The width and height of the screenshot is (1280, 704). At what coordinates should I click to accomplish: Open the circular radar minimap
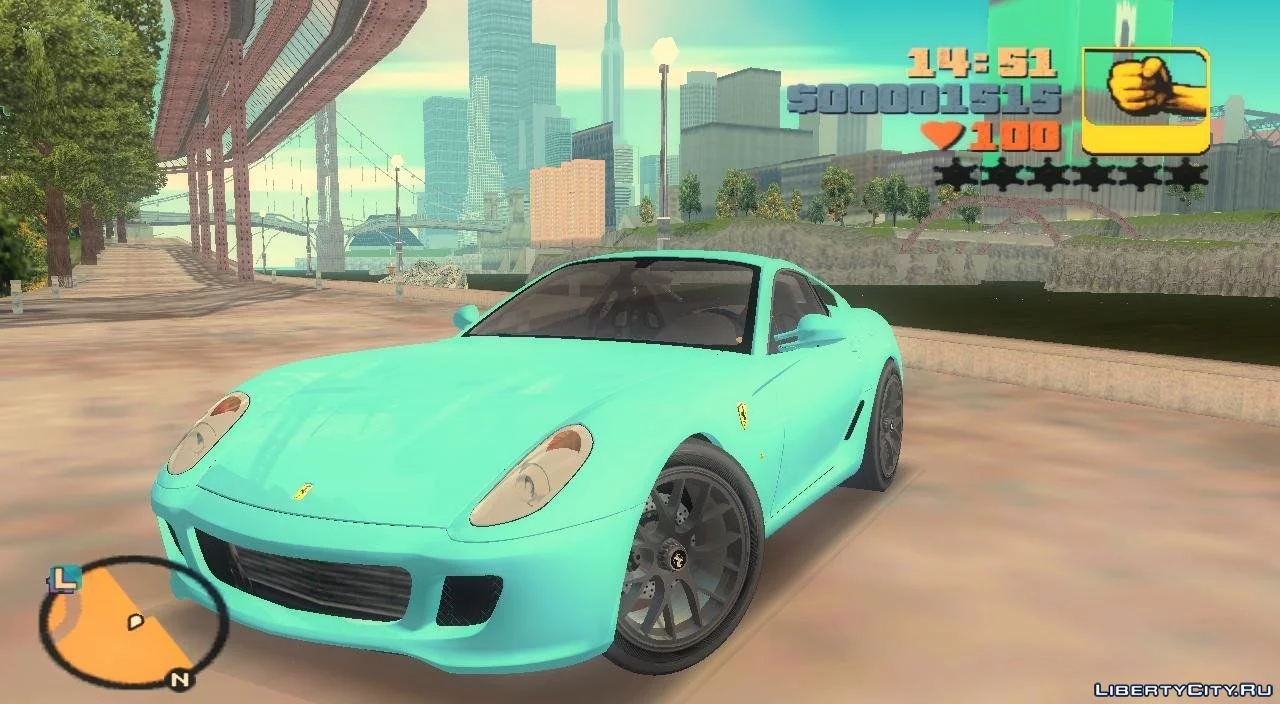[x=133, y=624]
